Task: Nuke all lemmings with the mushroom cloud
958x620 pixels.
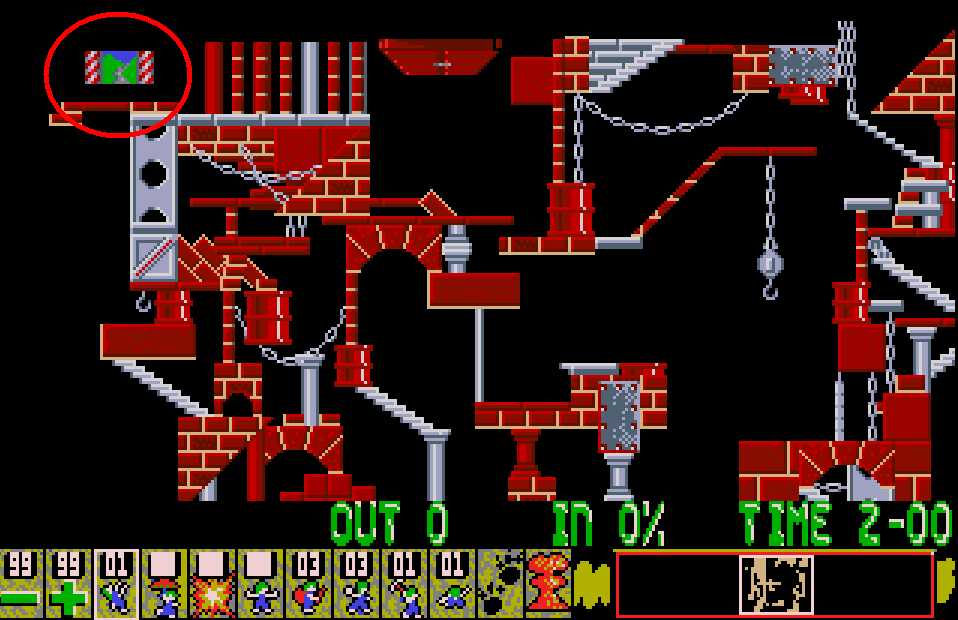Action: tap(547, 584)
